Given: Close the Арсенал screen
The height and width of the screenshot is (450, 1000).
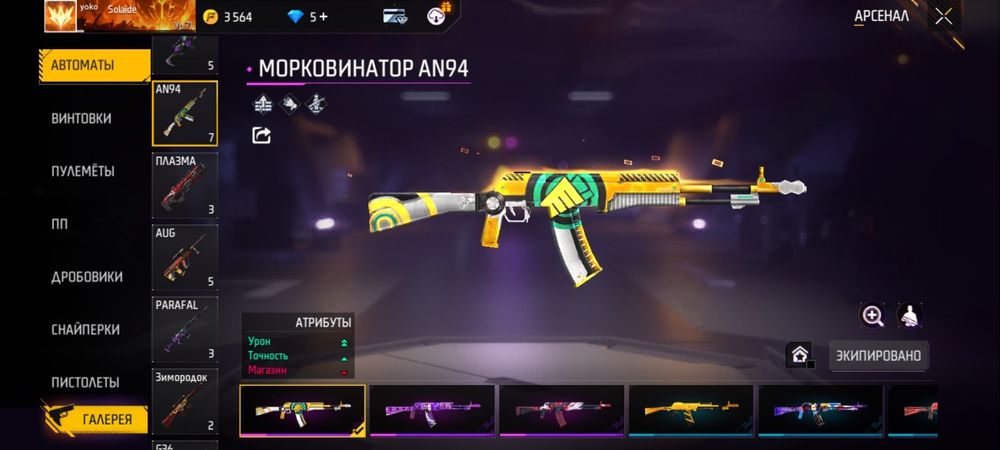Looking at the screenshot, I should tap(943, 16).
